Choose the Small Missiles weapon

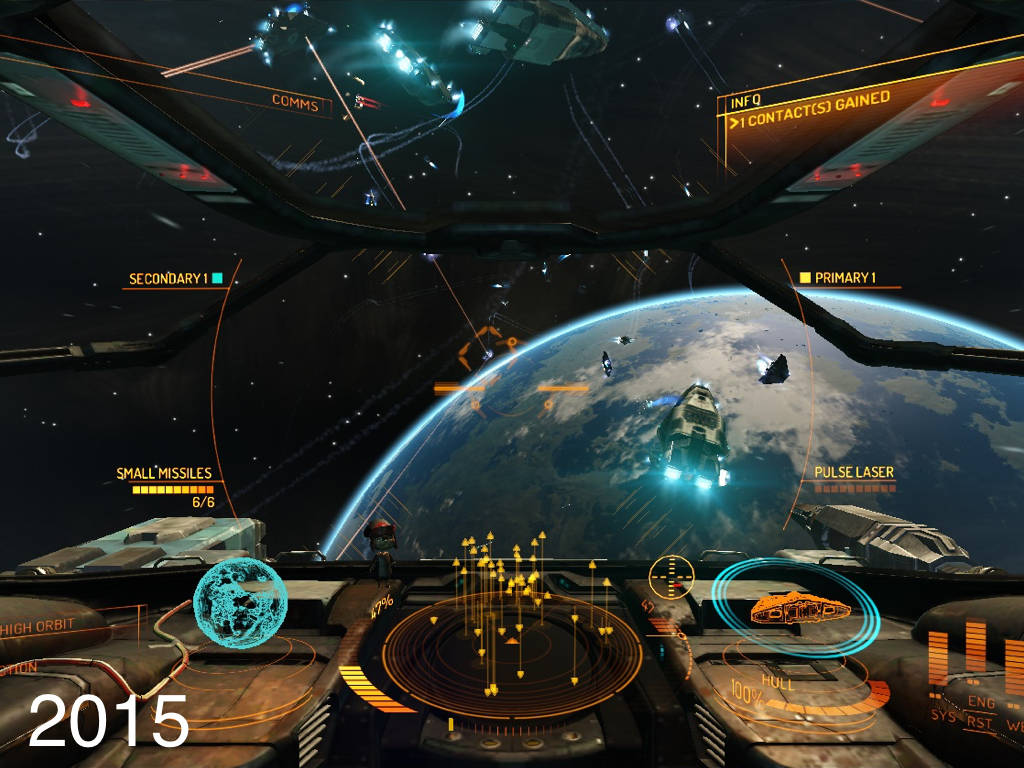164,474
